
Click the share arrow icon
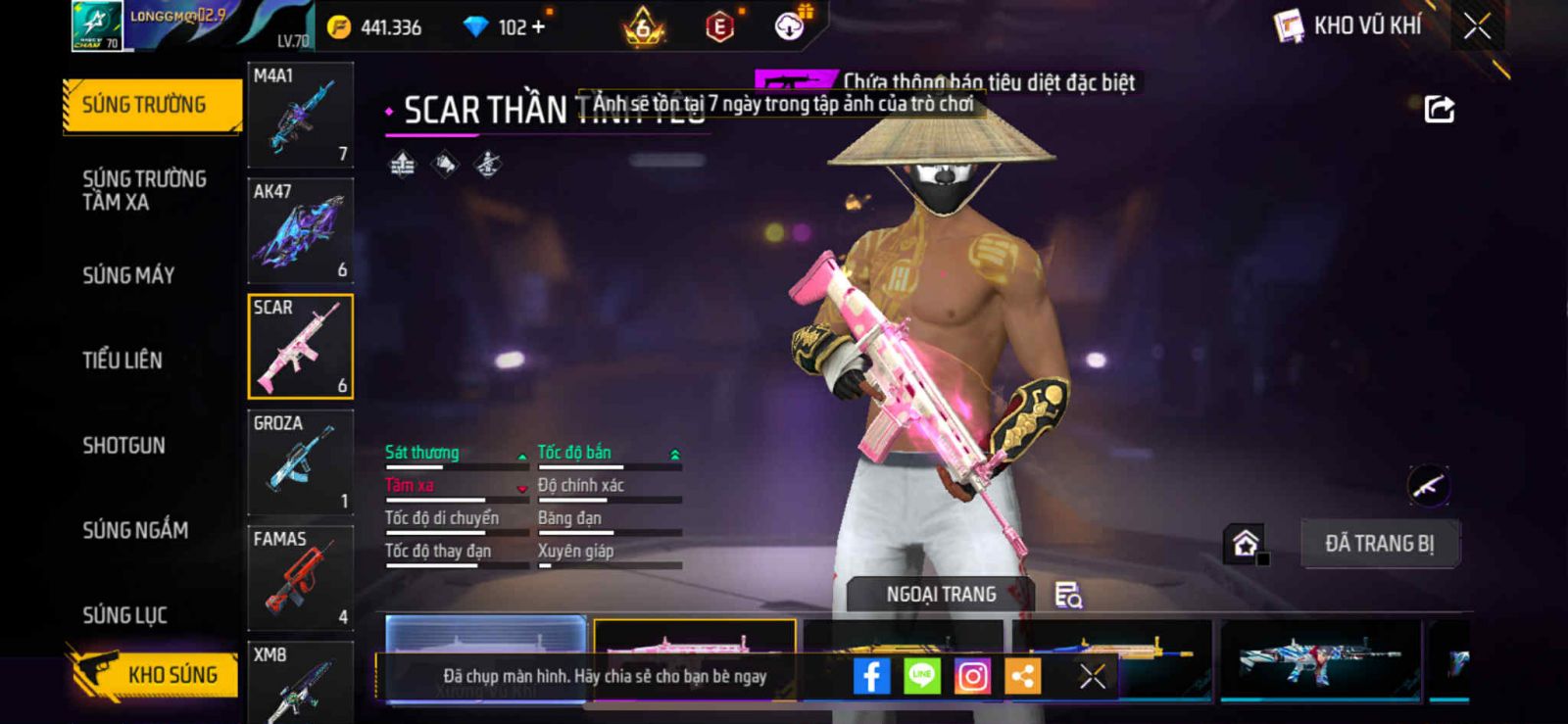[1439, 109]
